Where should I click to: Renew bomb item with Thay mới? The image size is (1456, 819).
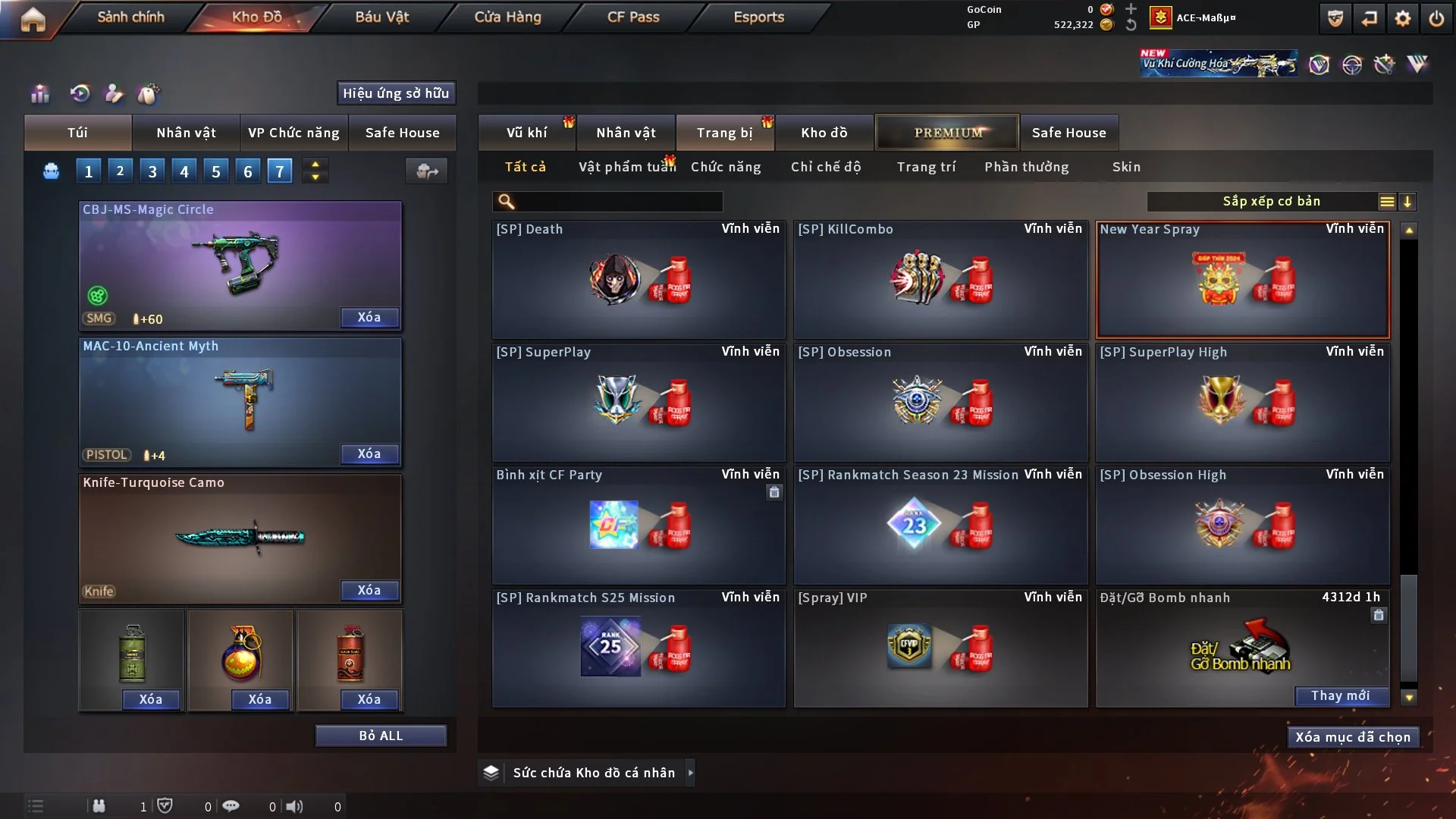pyautogui.click(x=1340, y=695)
